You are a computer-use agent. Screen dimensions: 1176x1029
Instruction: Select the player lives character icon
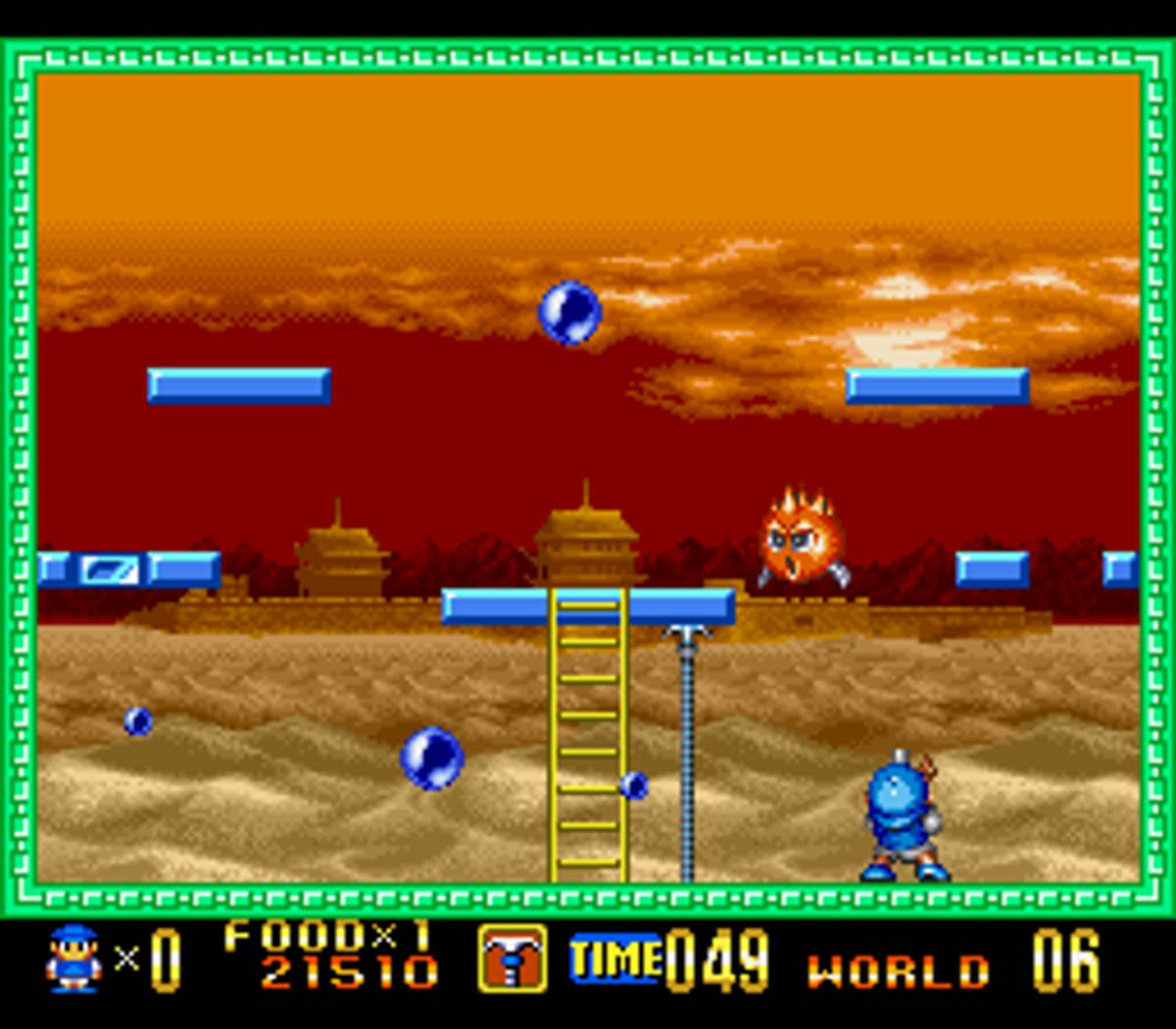tap(73, 958)
